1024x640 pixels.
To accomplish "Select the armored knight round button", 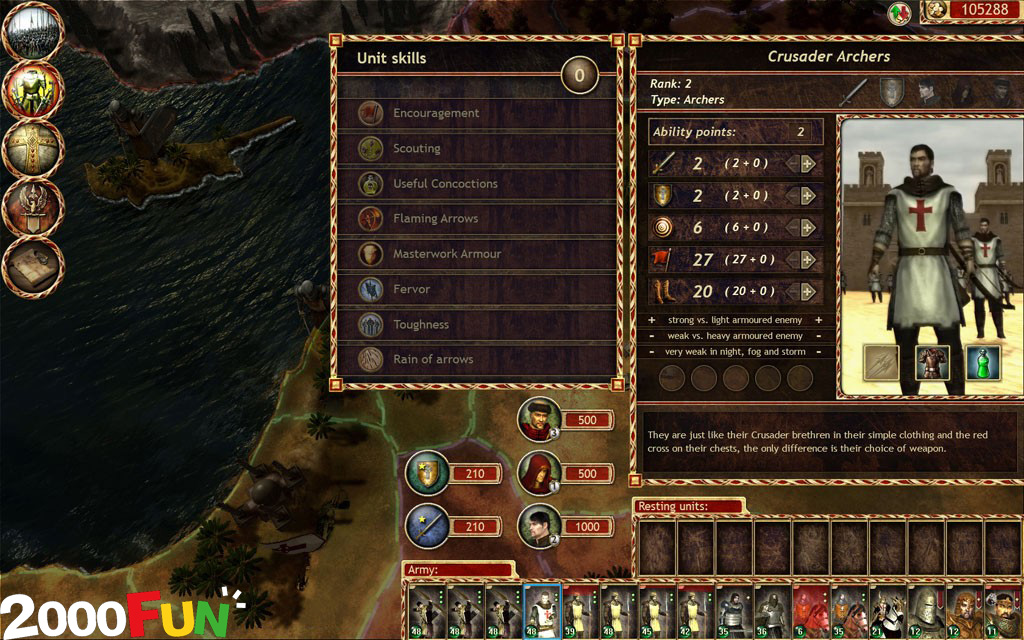I will coord(34,91).
